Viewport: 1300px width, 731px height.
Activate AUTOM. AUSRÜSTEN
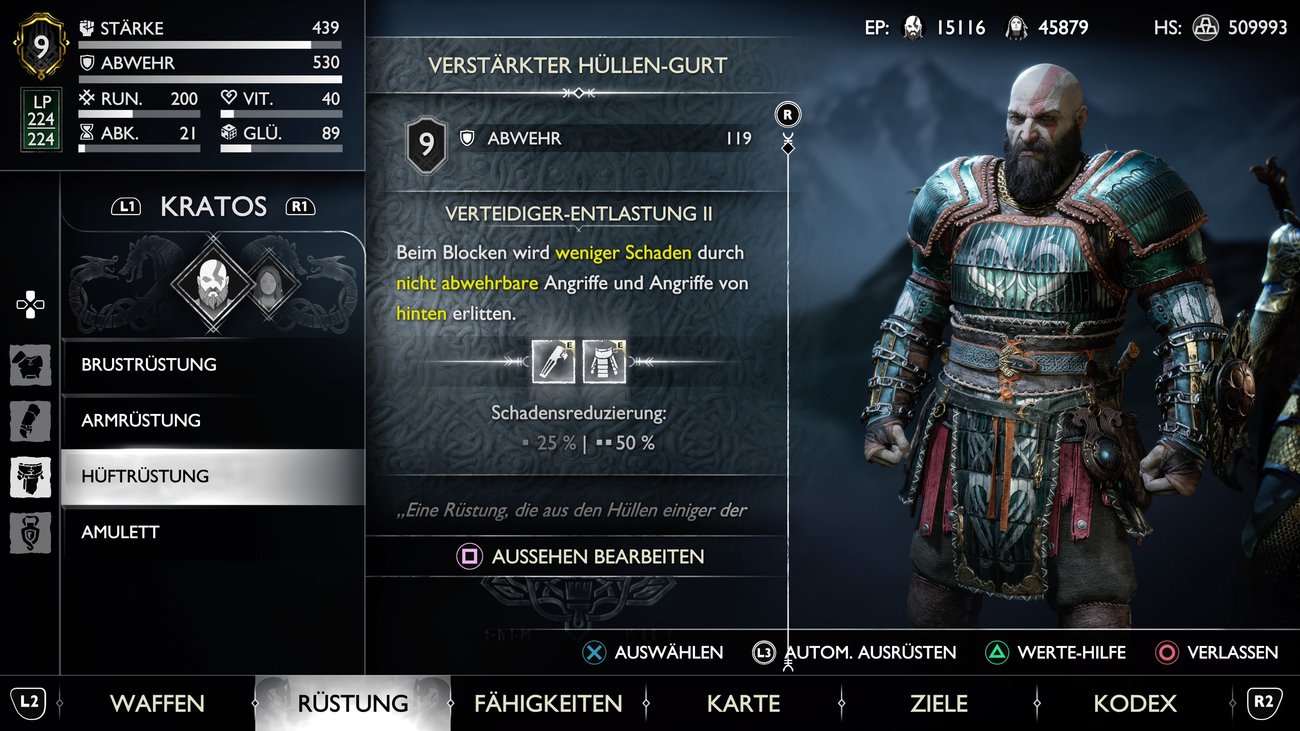point(765,652)
